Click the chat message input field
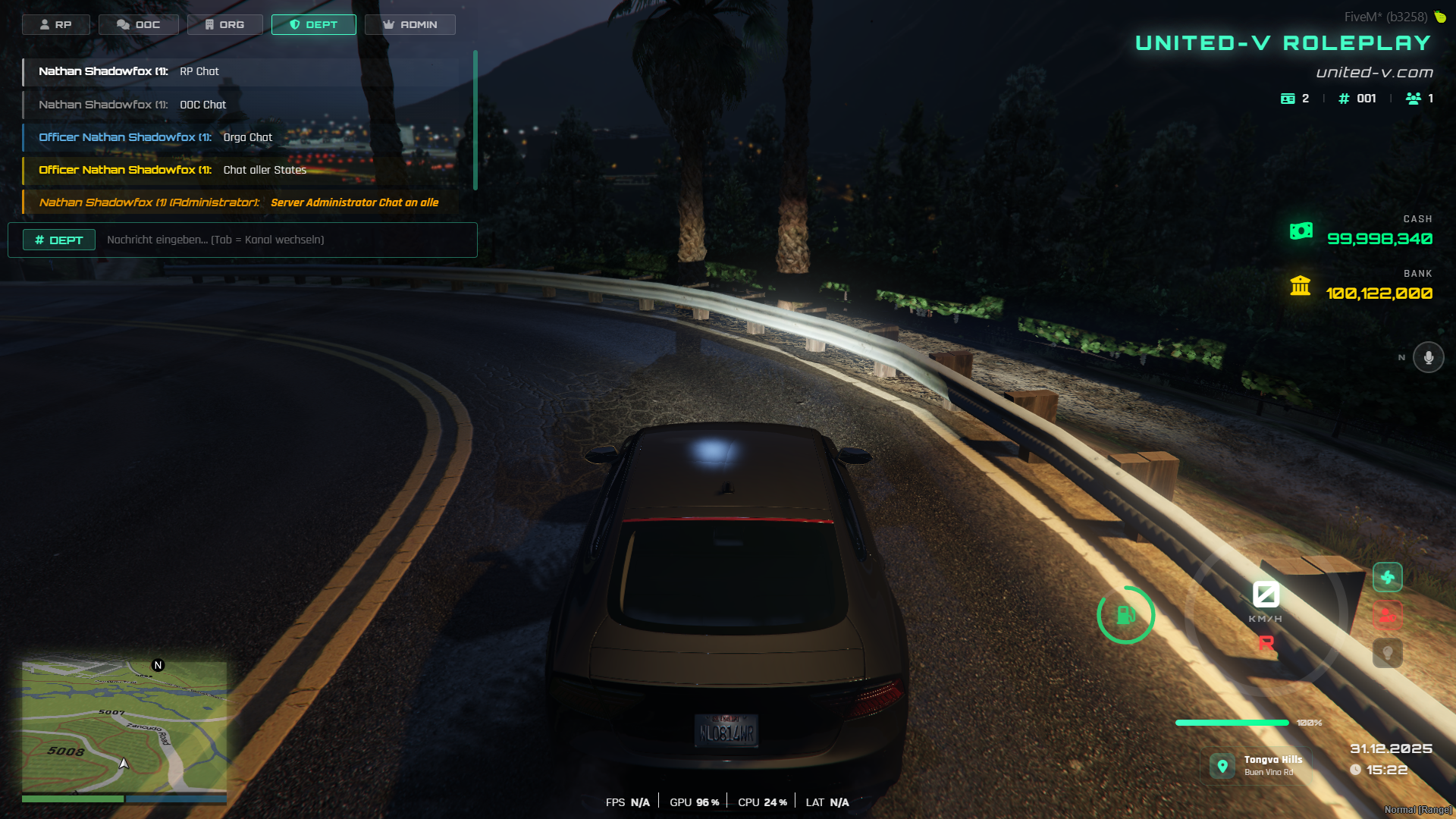 click(x=284, y=240)
